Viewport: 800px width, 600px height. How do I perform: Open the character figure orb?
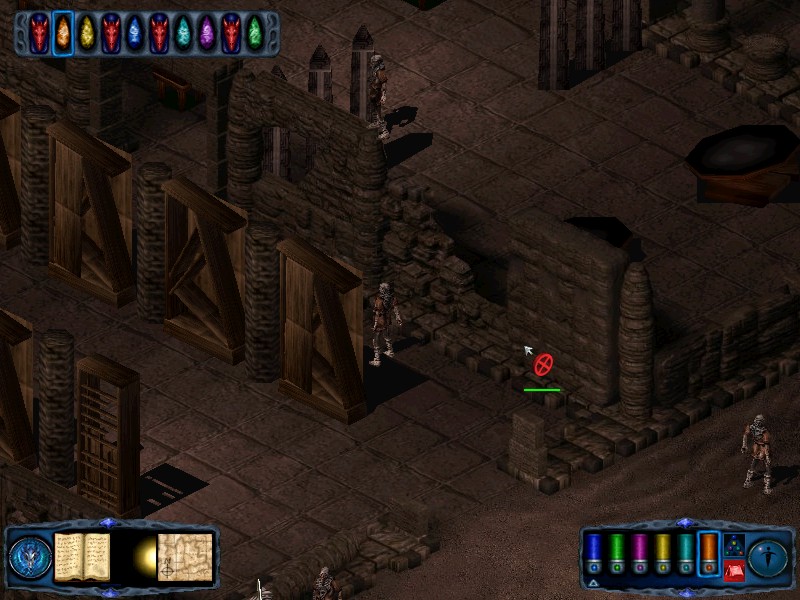coord(769,557)
